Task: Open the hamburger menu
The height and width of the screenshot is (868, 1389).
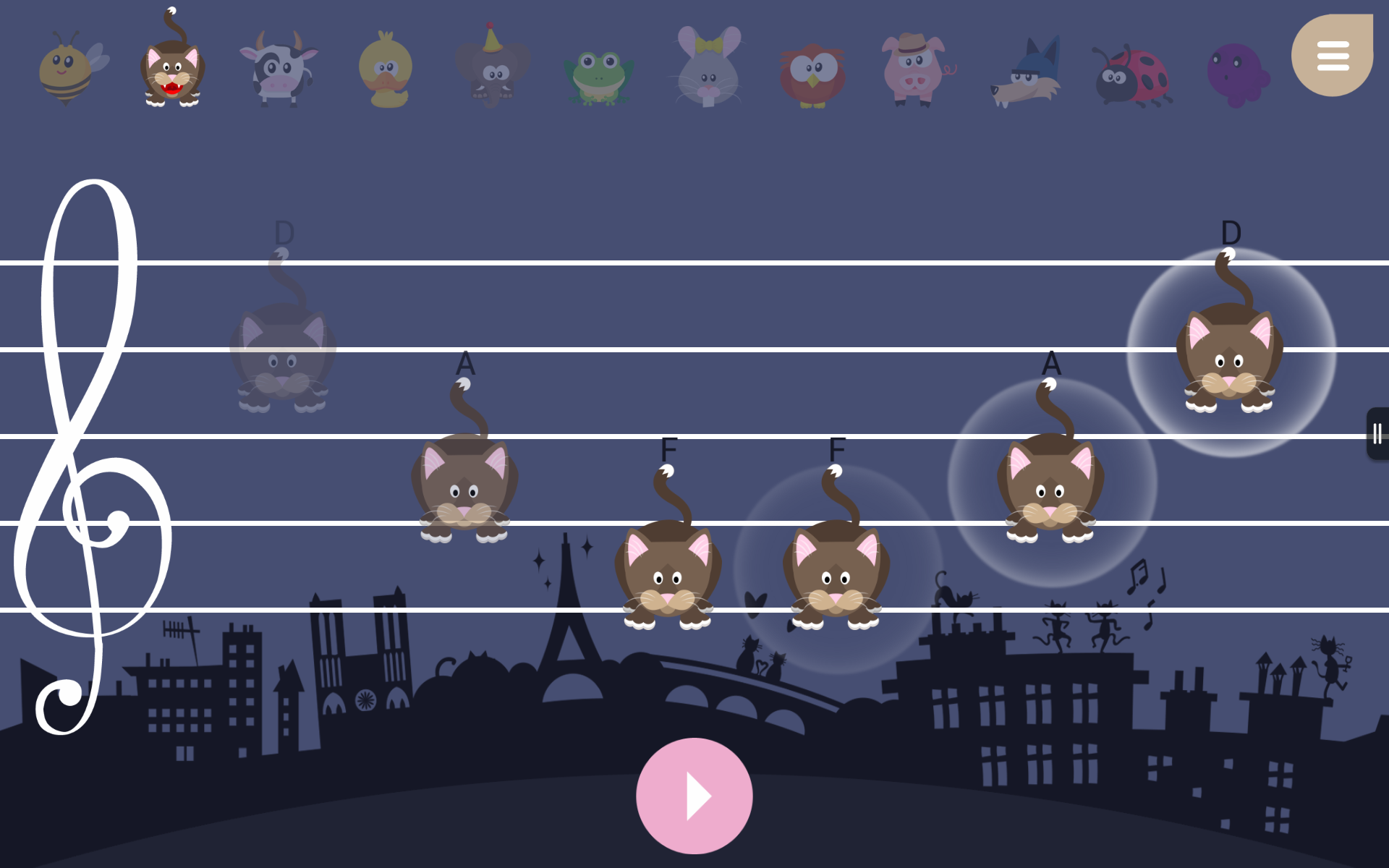Action: pos(1333,54)
